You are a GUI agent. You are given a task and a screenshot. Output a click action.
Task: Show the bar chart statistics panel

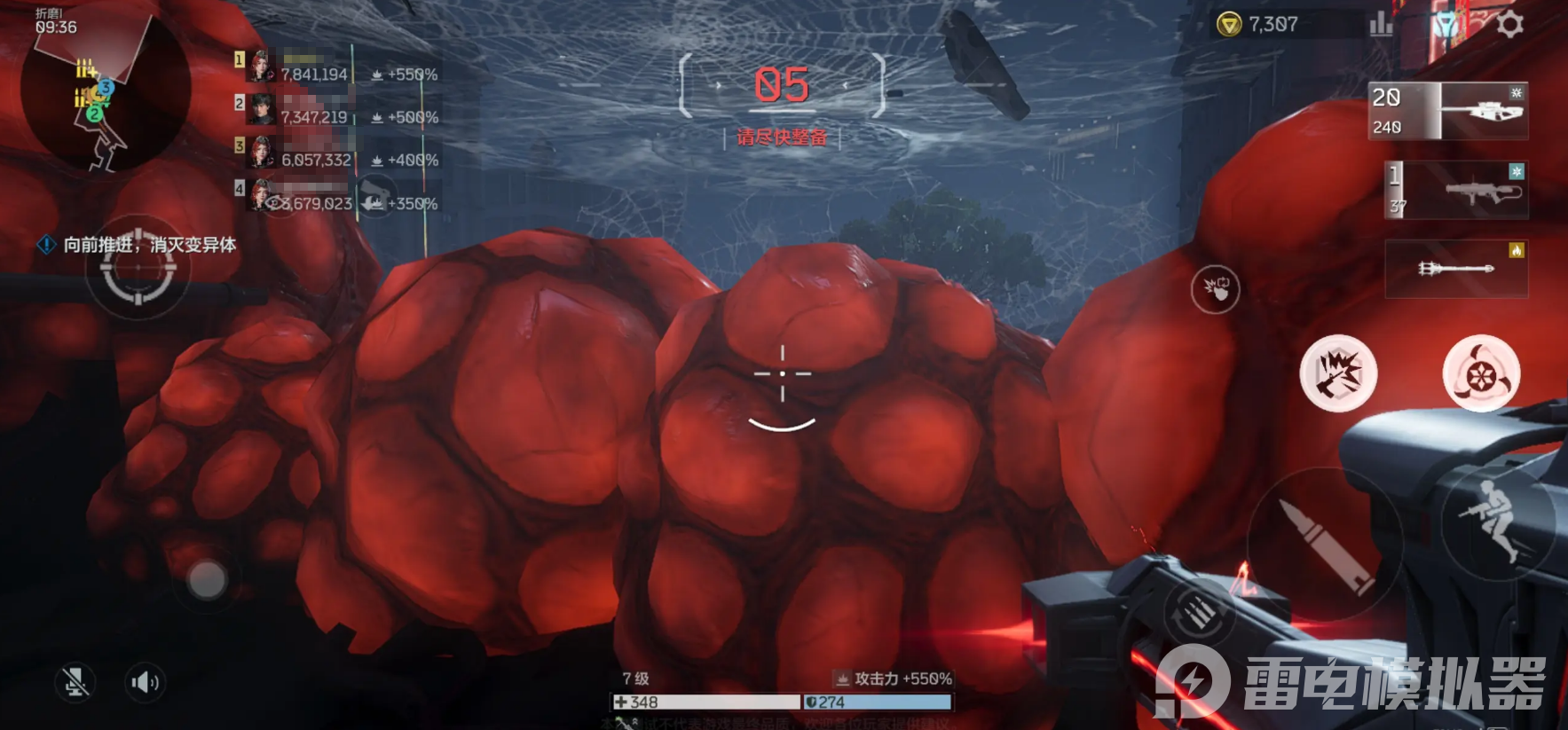[x=1381, y=25]
